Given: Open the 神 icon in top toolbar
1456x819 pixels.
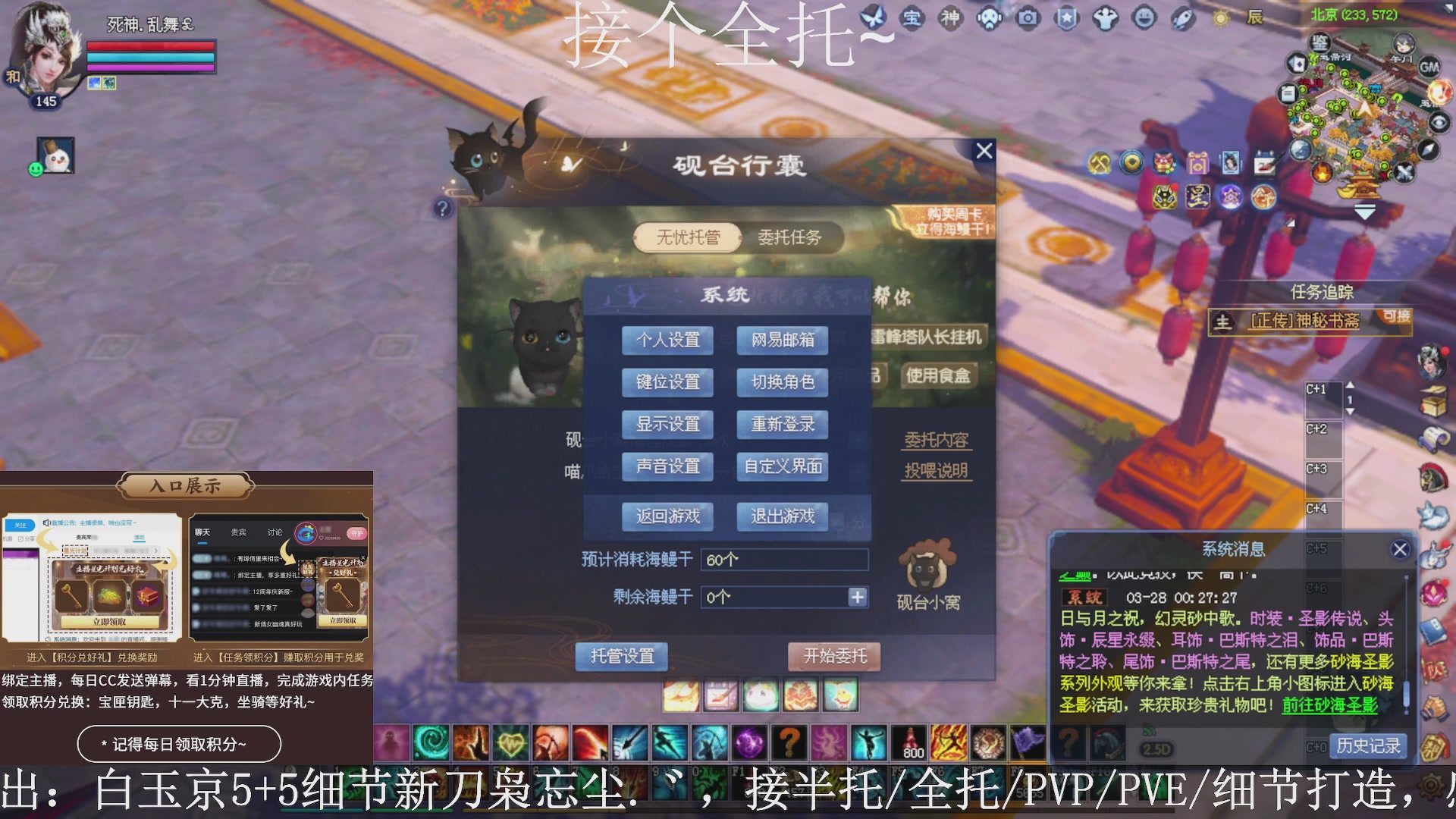Looking at the screenshot, I should pyautogui.click(x=951, y=18).
